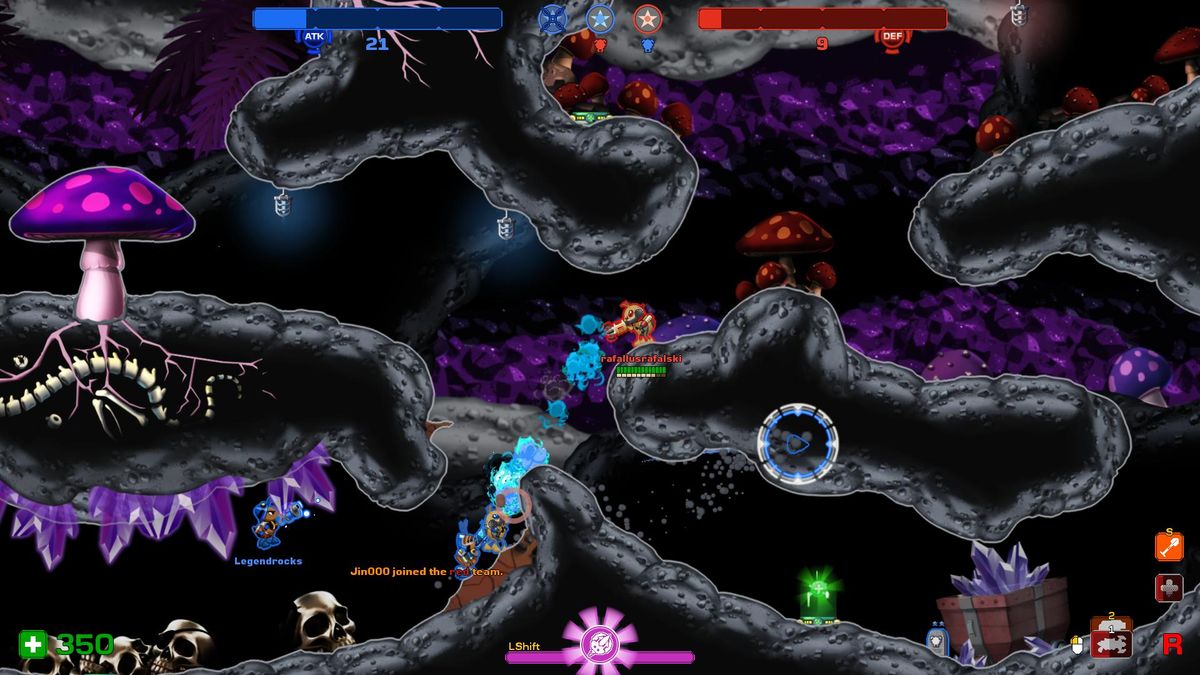Click the blue crossed-circle objective marker
This screenshot has height=675, width=1200.
[x=552, y=18]
